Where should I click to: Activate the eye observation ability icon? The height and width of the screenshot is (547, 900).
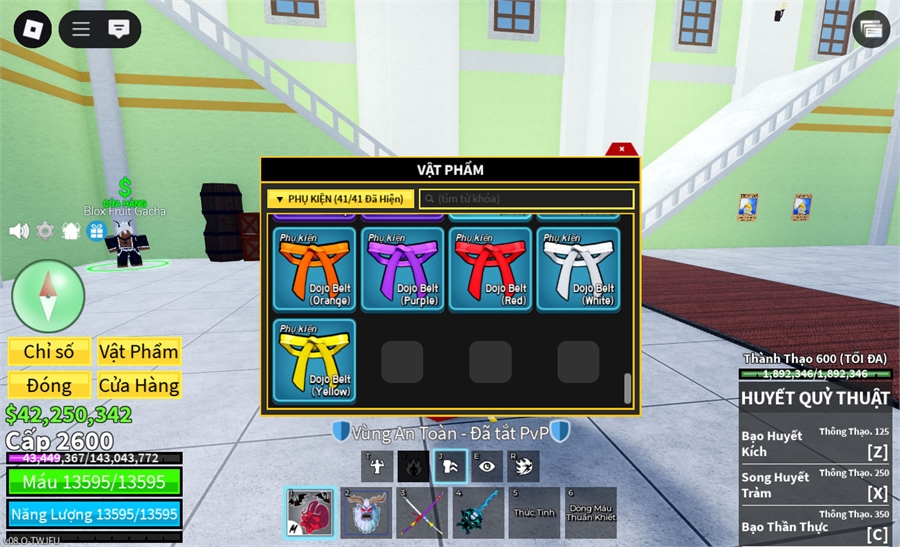[486, 466]
